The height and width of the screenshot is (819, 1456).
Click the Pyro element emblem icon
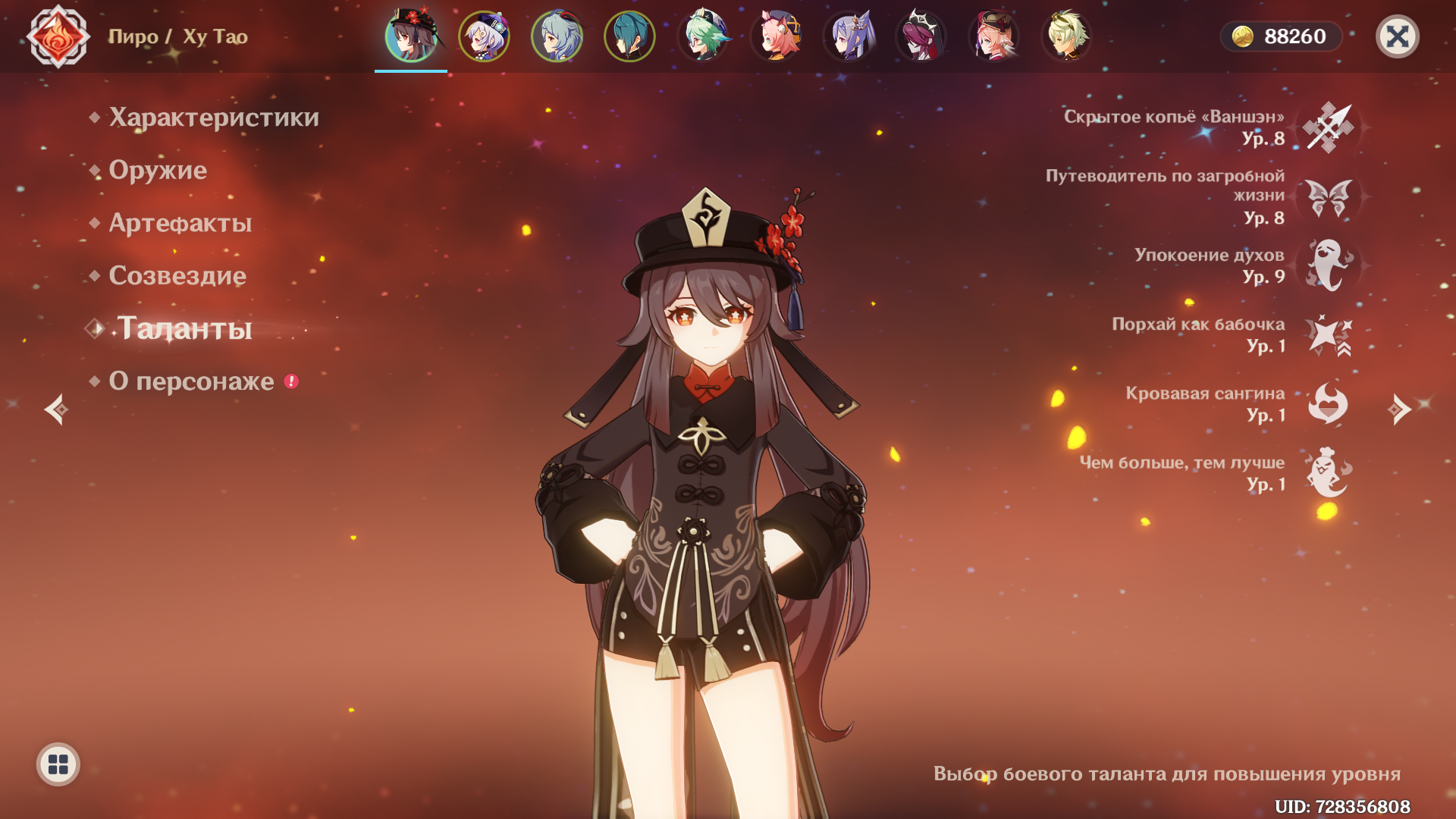point(58,36)
